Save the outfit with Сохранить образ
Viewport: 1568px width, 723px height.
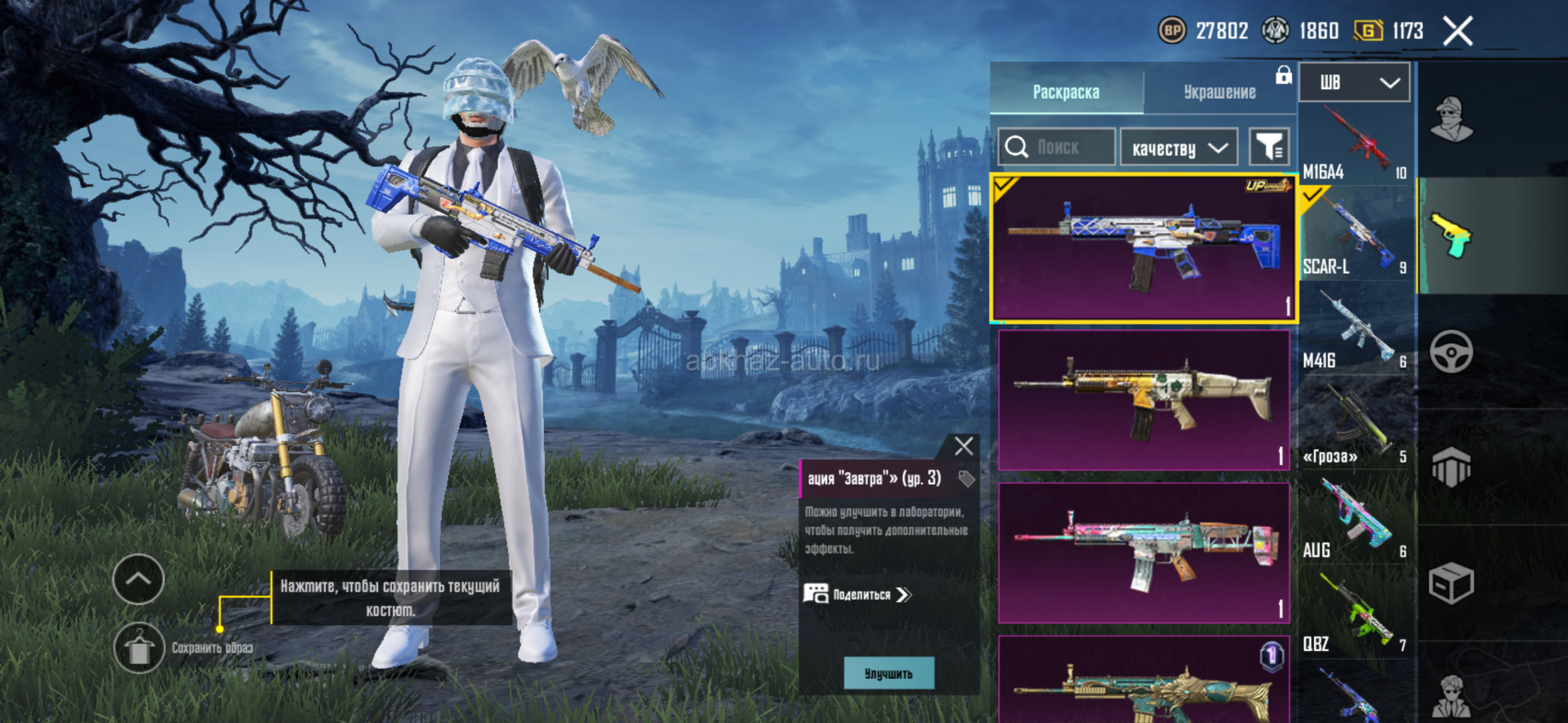[140, 648]
